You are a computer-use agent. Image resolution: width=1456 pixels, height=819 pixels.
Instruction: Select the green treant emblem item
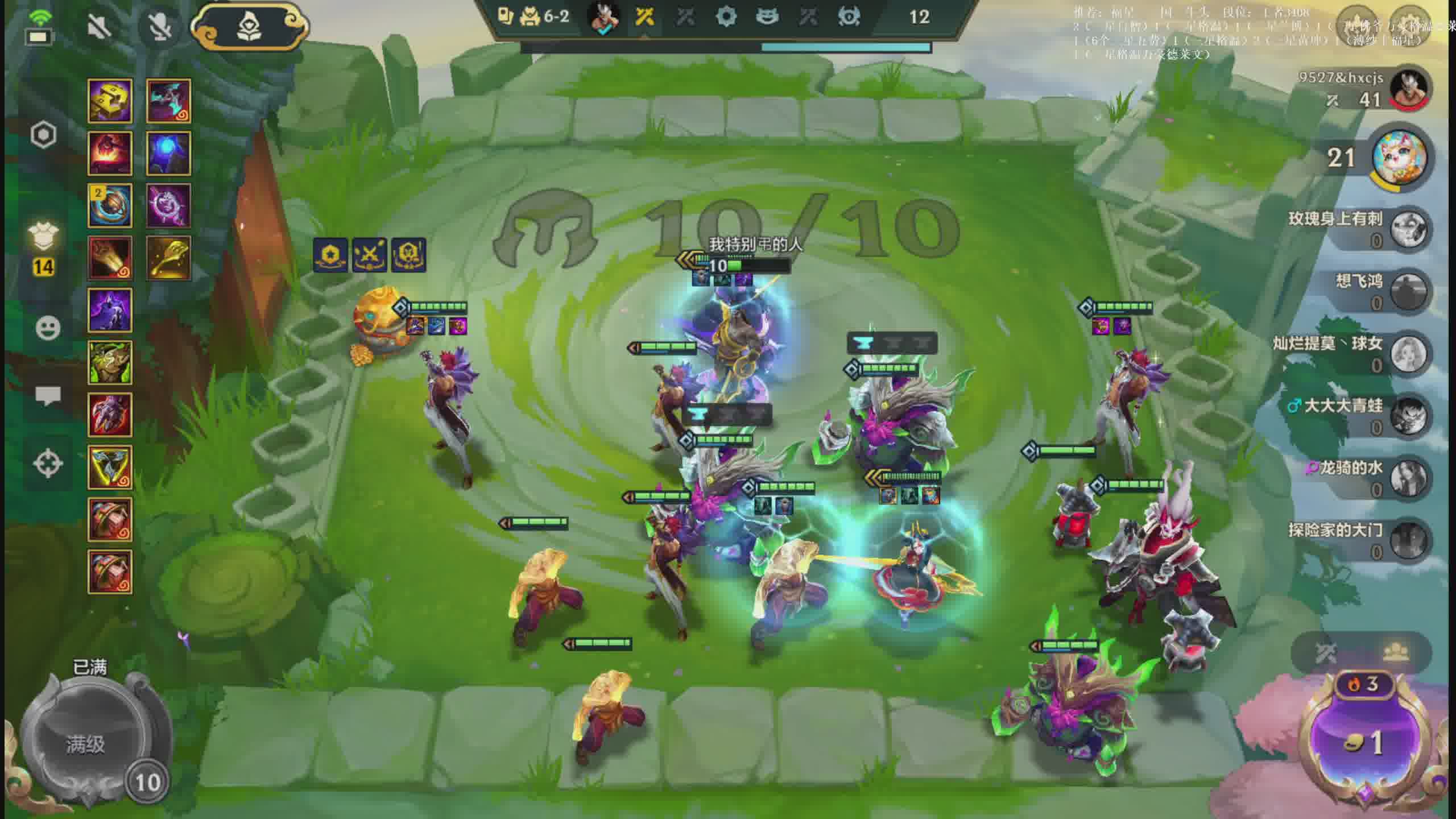(x=110, y=363)
